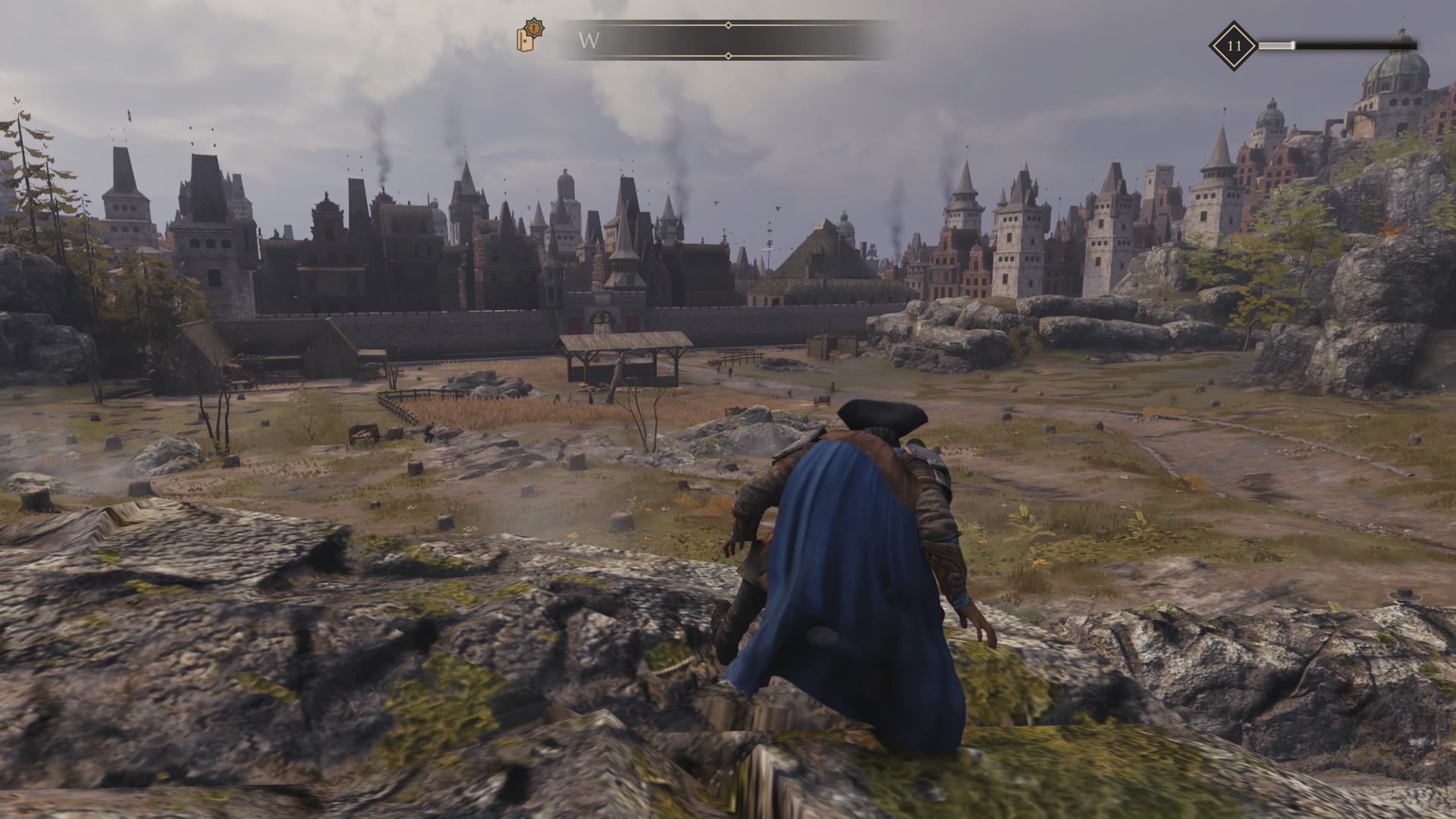Open the level 11 diamond badge
Viewport: 1456px width, 819px height.
[1234, 45]
